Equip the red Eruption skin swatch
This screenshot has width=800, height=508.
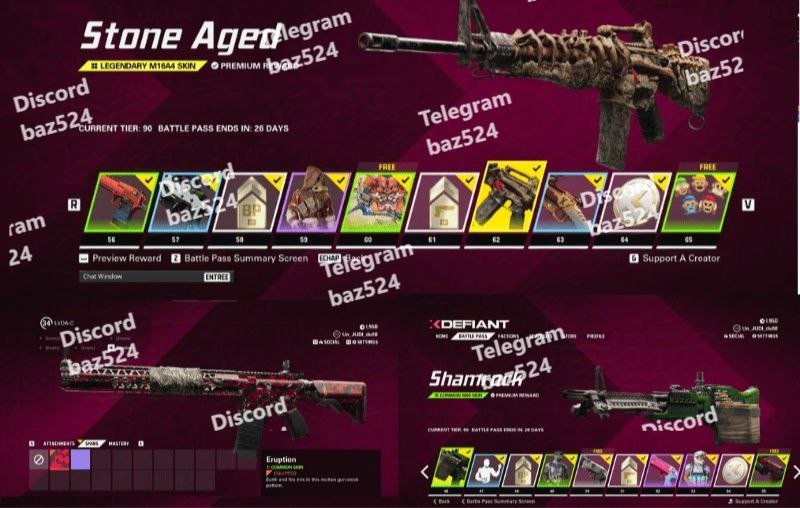coord(59,460)
